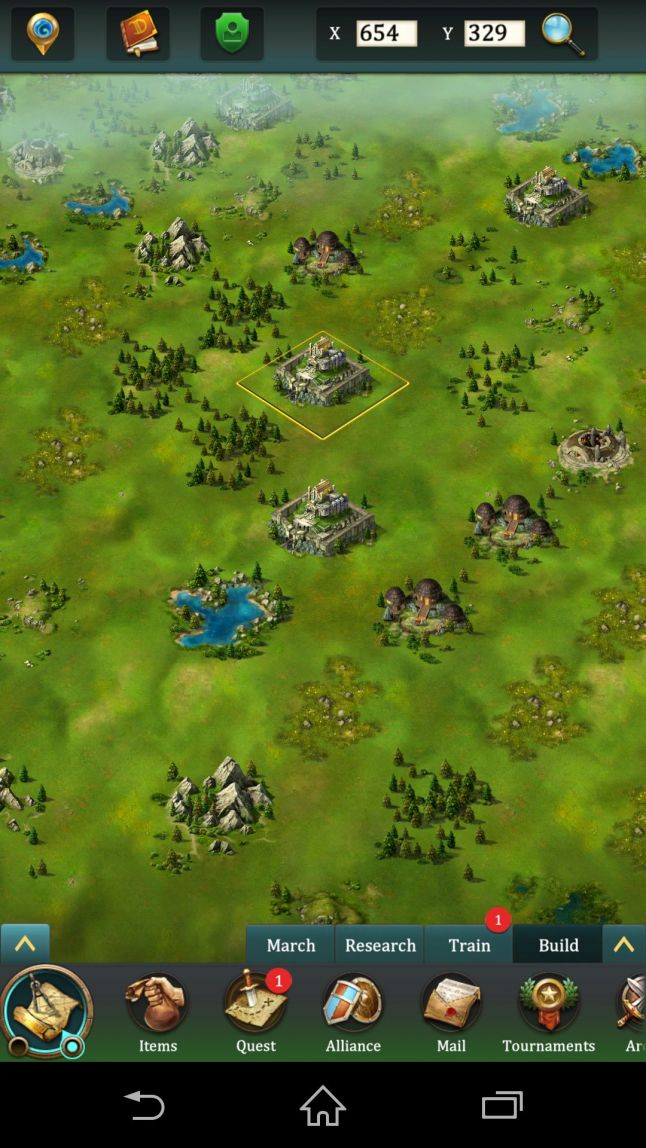The image size is (646, 1148).
Task: Open the Tournaments menu
Action: coord(548,1013)
